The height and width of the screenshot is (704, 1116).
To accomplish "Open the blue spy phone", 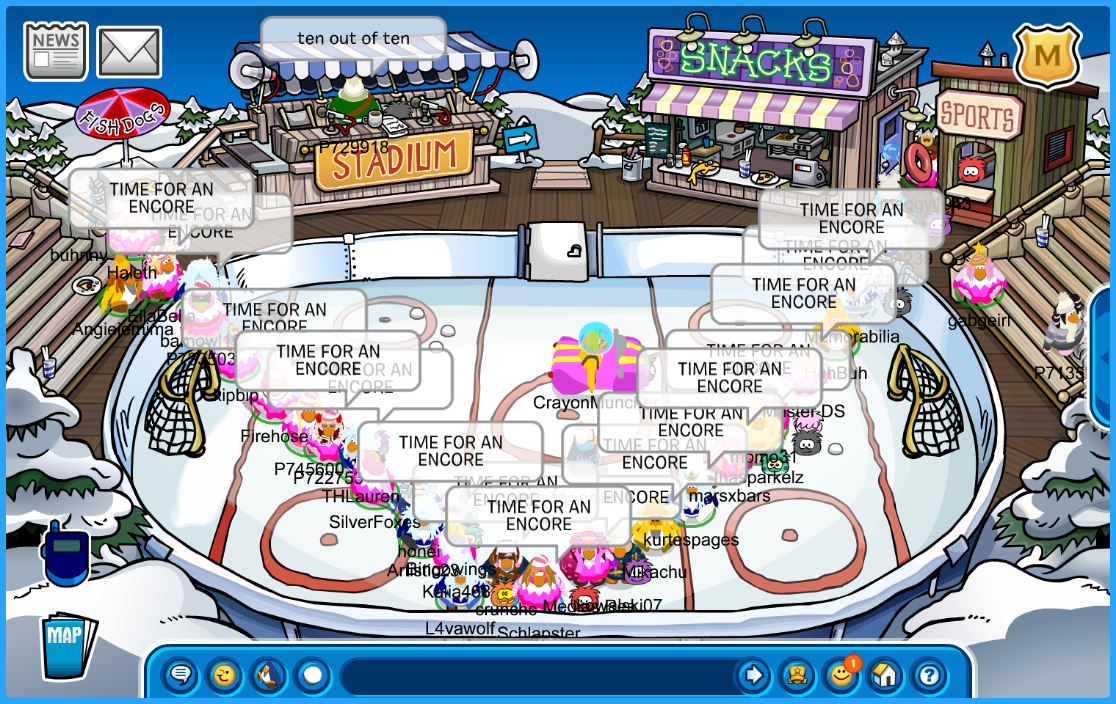I will click(x=66, y=551).
